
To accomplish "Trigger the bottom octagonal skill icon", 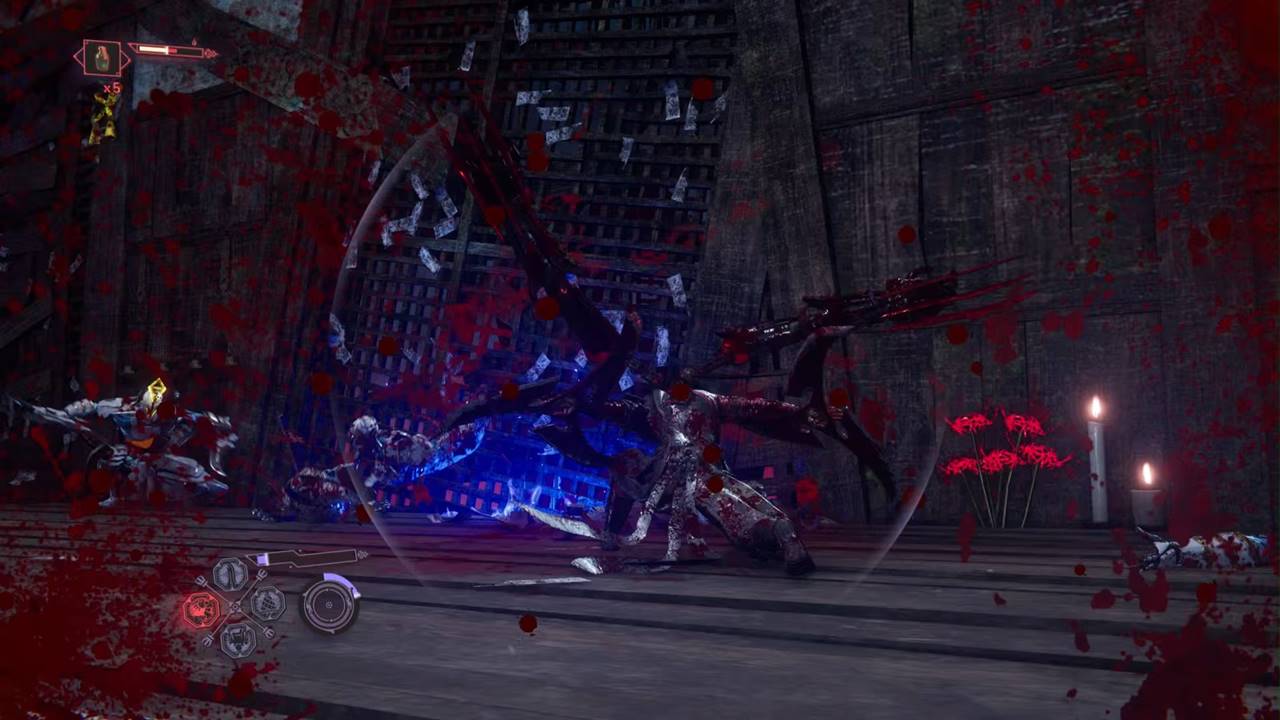I will tap(237, 638).
